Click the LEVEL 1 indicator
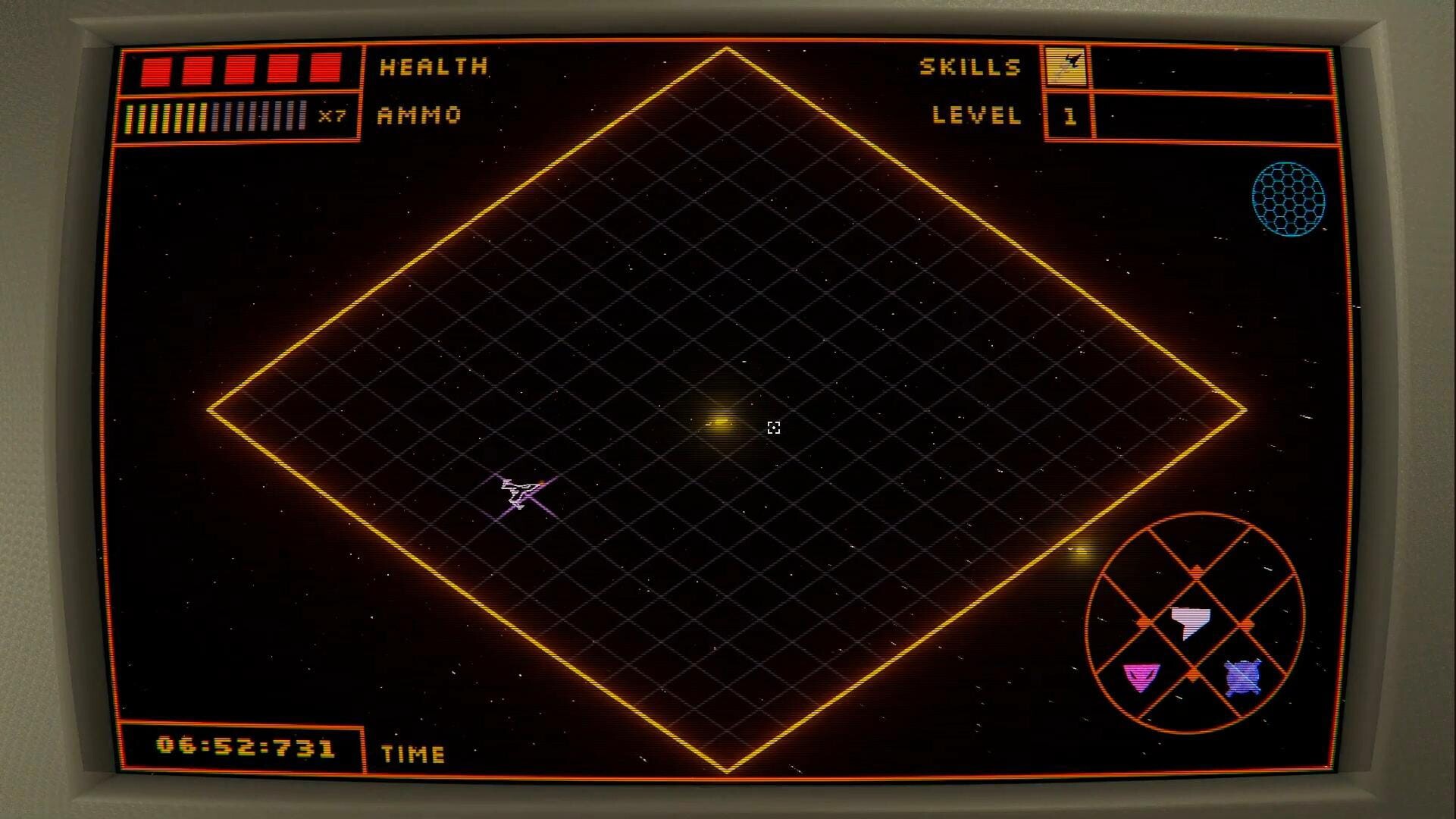This screenshot has width=1456, height=819. click(1069, 116)
